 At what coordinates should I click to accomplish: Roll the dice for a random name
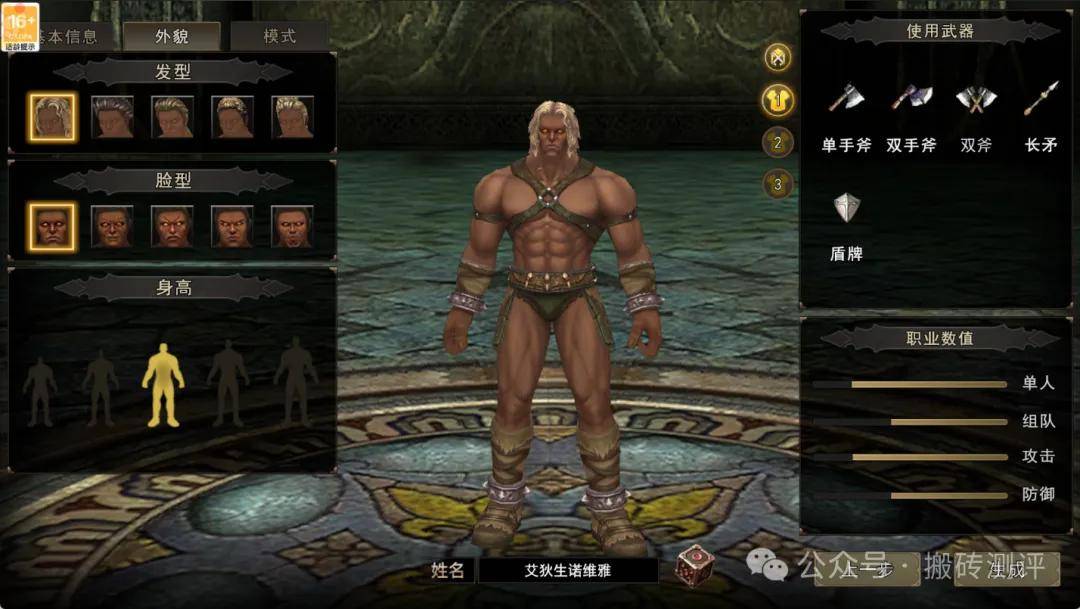695,565
